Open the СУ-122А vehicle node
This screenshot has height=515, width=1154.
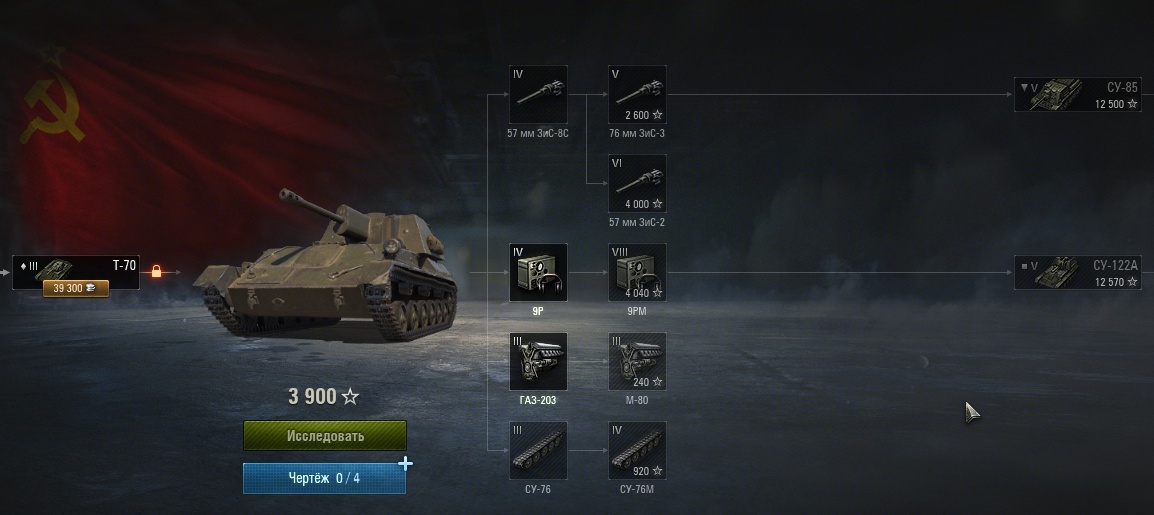coord(1076,272)
